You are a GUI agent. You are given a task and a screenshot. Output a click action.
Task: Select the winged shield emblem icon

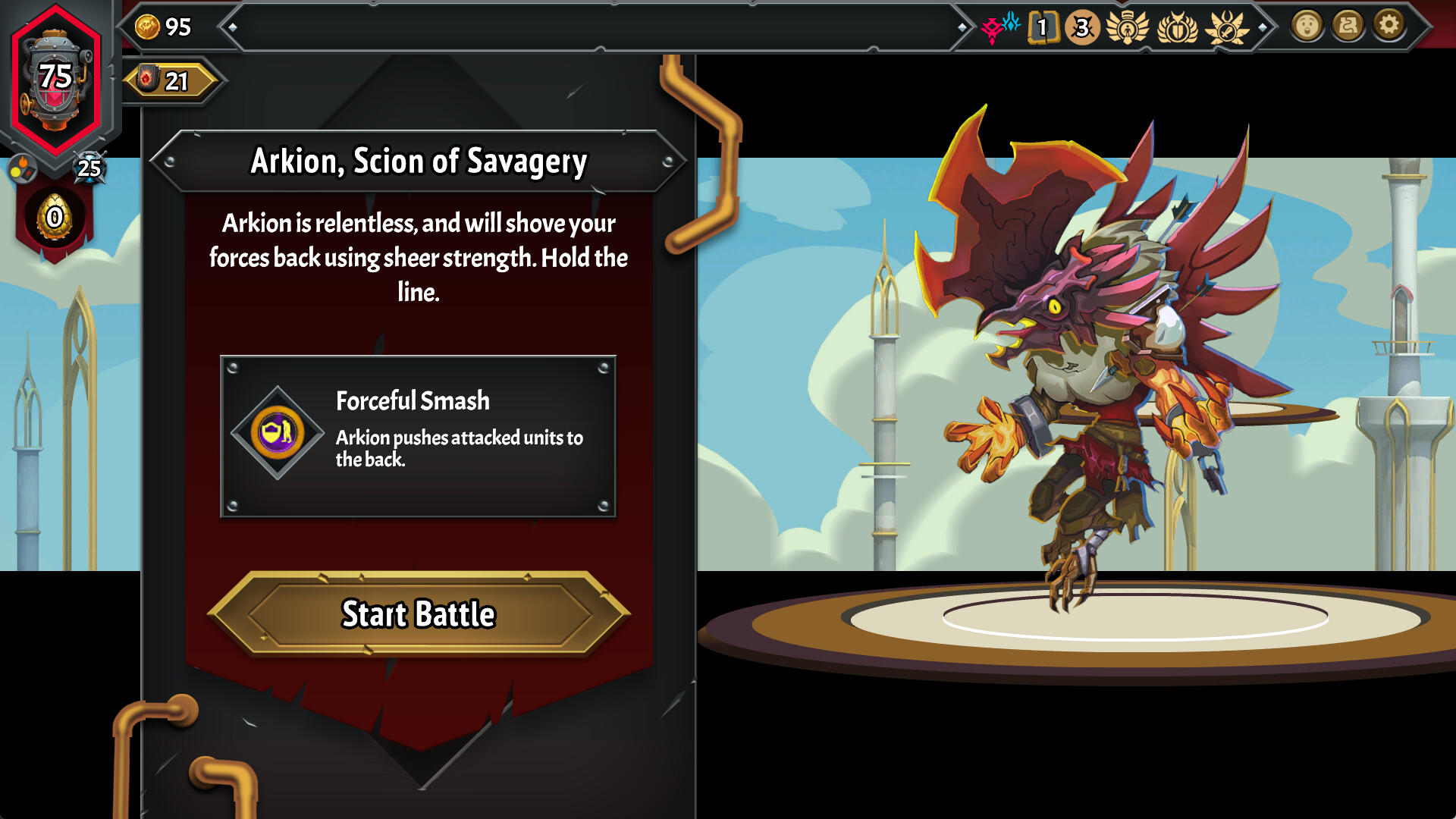coord(1177,27)
